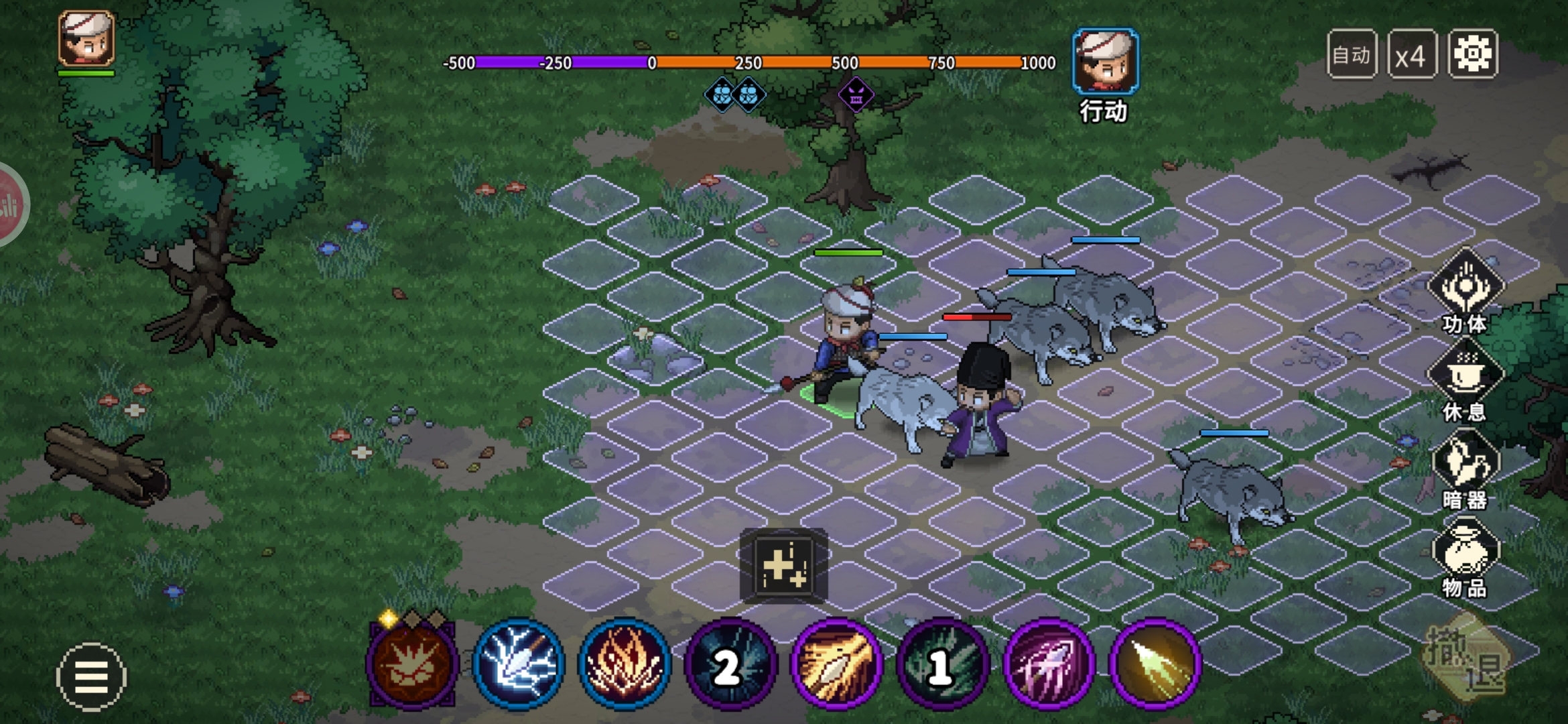Select the skill with cooldown 2

[730, 663]
